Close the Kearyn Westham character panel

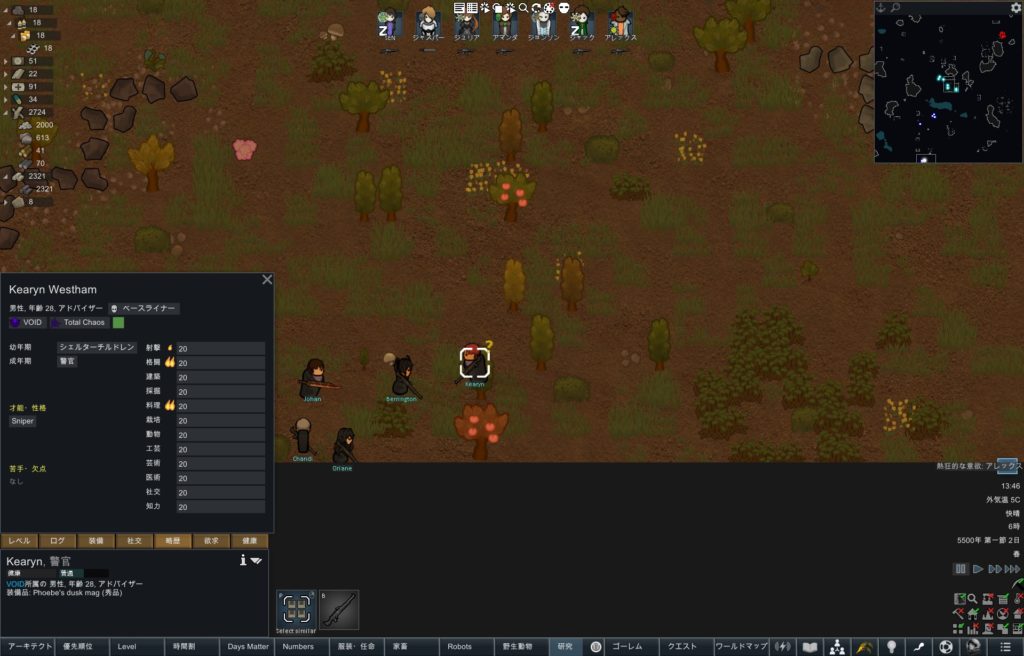[267, 280]
